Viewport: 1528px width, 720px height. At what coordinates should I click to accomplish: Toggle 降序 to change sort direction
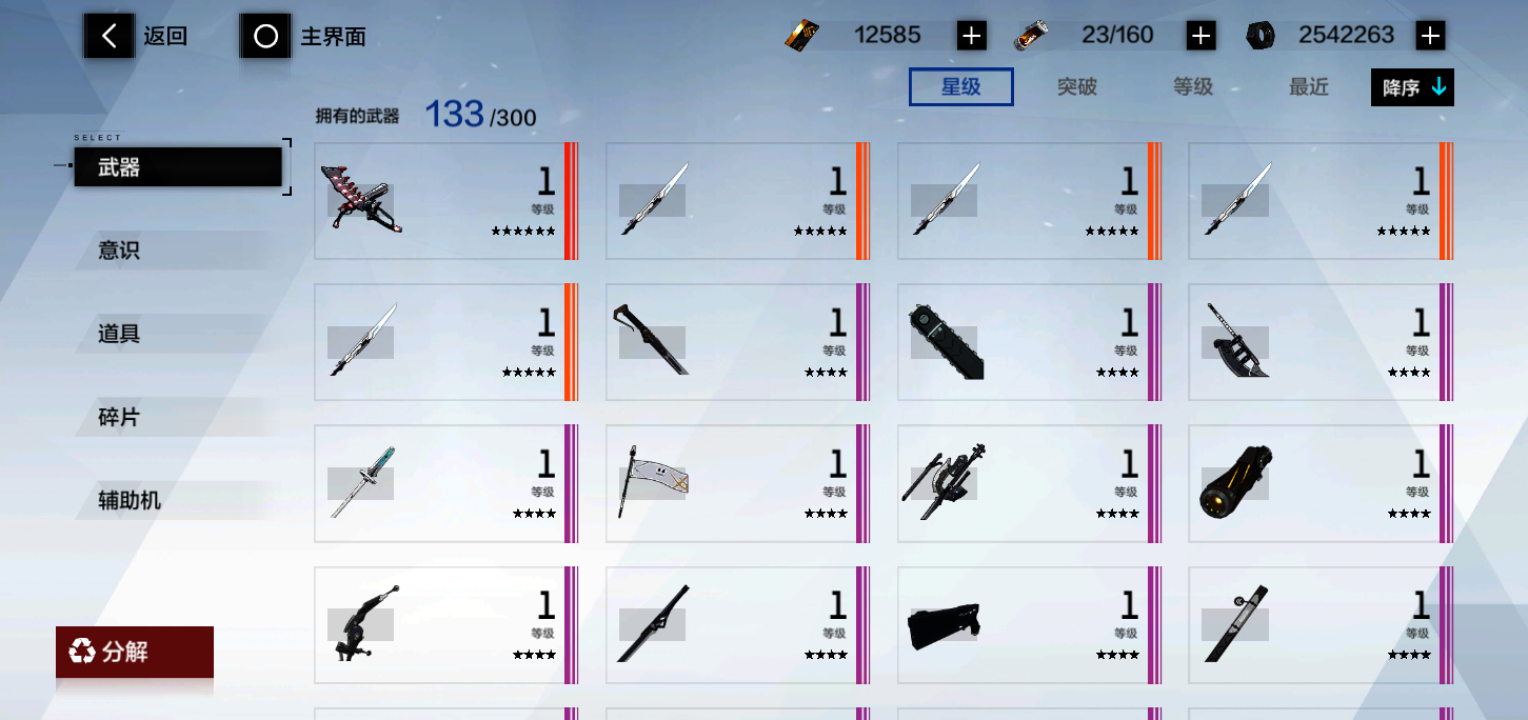click(1411, 87)
